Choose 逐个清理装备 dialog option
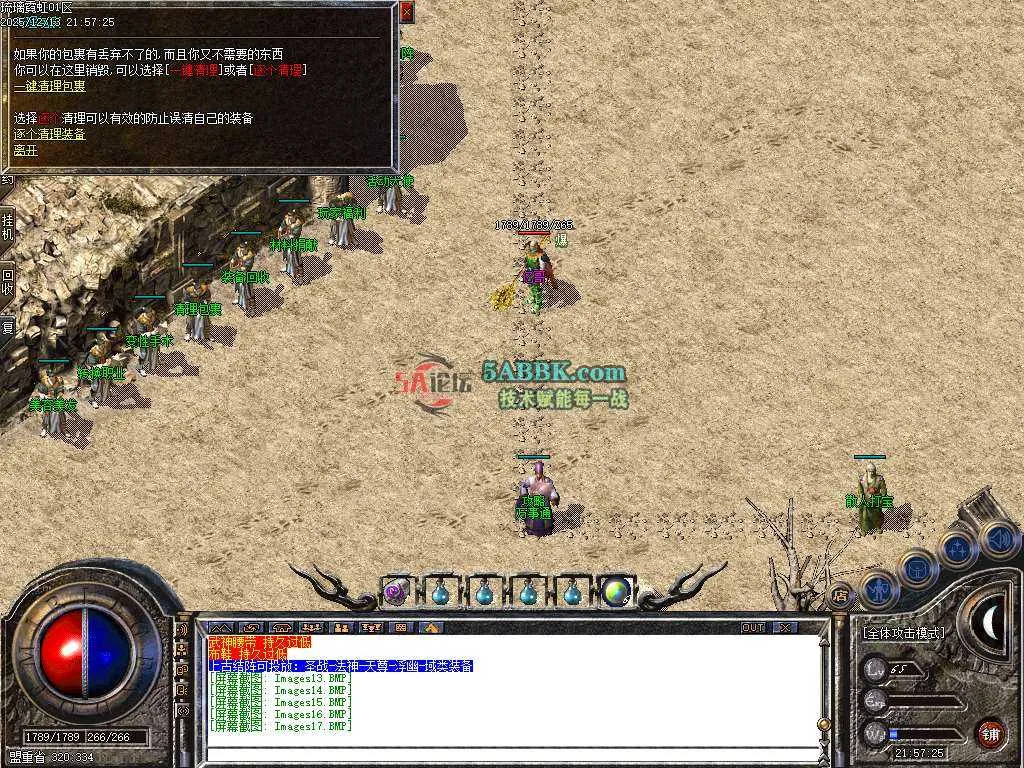Image resolution: width=1024 pixels, height=768 pixels. pos(49,134)
